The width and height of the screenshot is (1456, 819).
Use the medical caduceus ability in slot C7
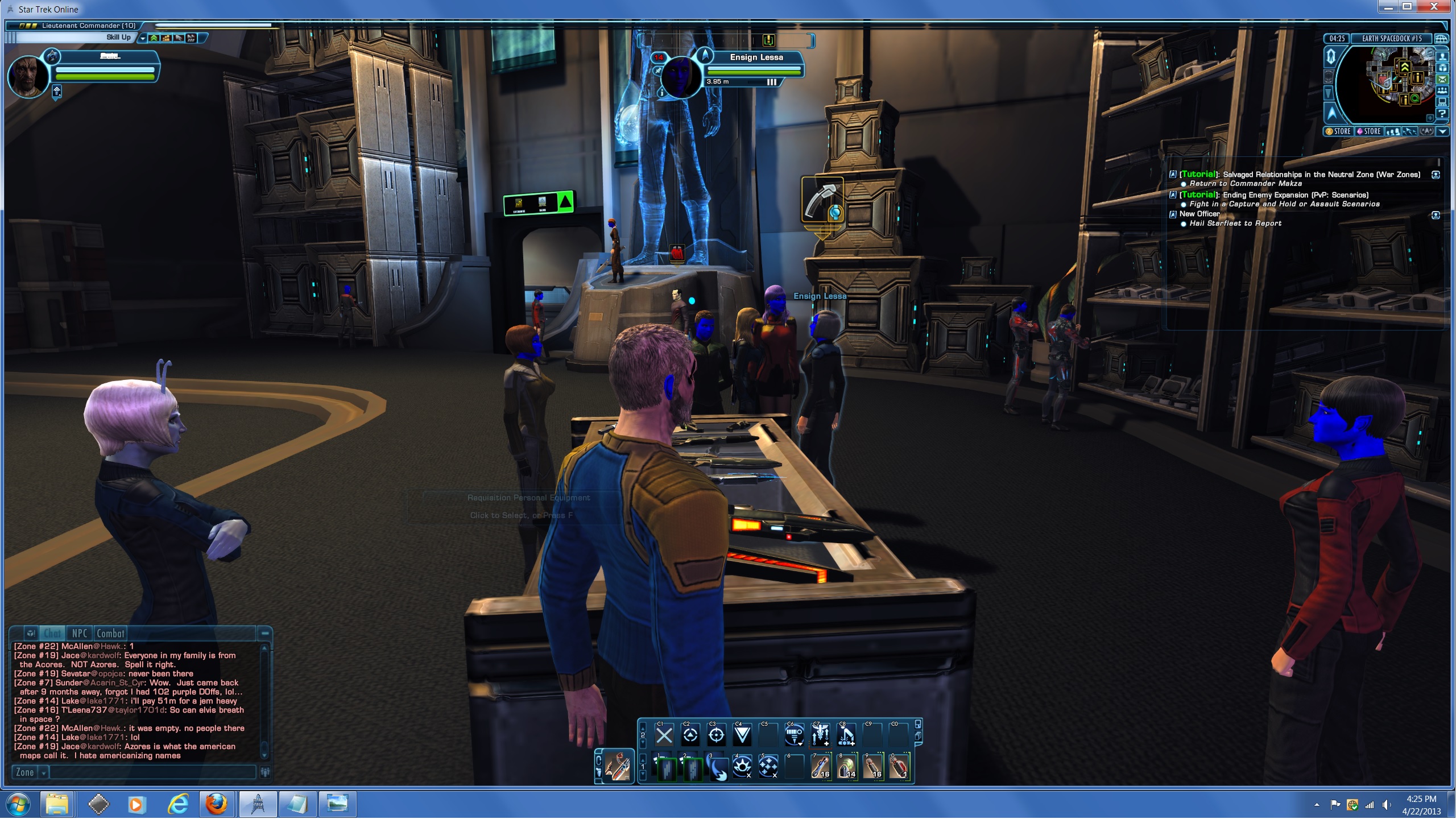(x=820, y=736)
